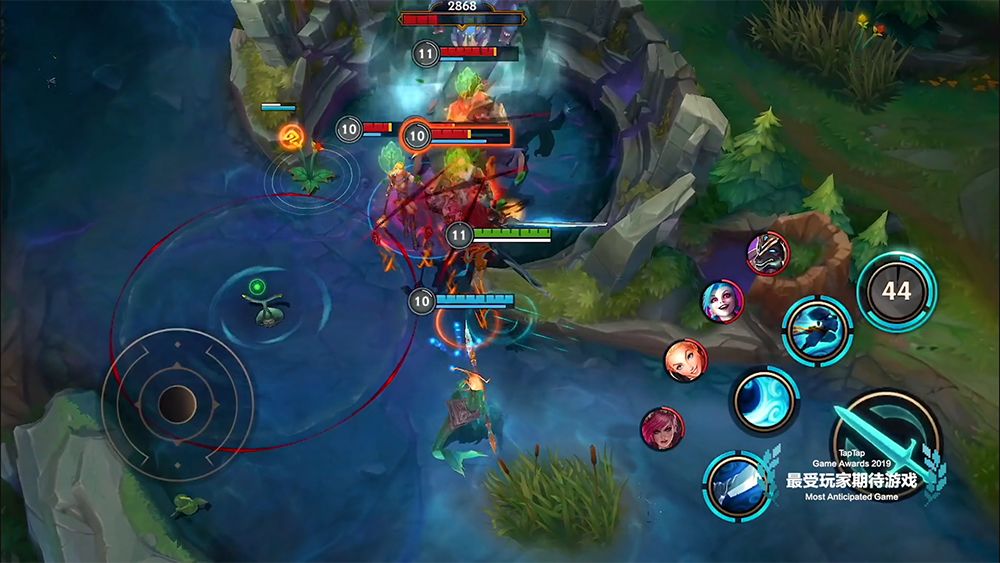1000x563 pixels.
Task: Target the Jinx champion portrait
Action: click(x=722, y=301)
